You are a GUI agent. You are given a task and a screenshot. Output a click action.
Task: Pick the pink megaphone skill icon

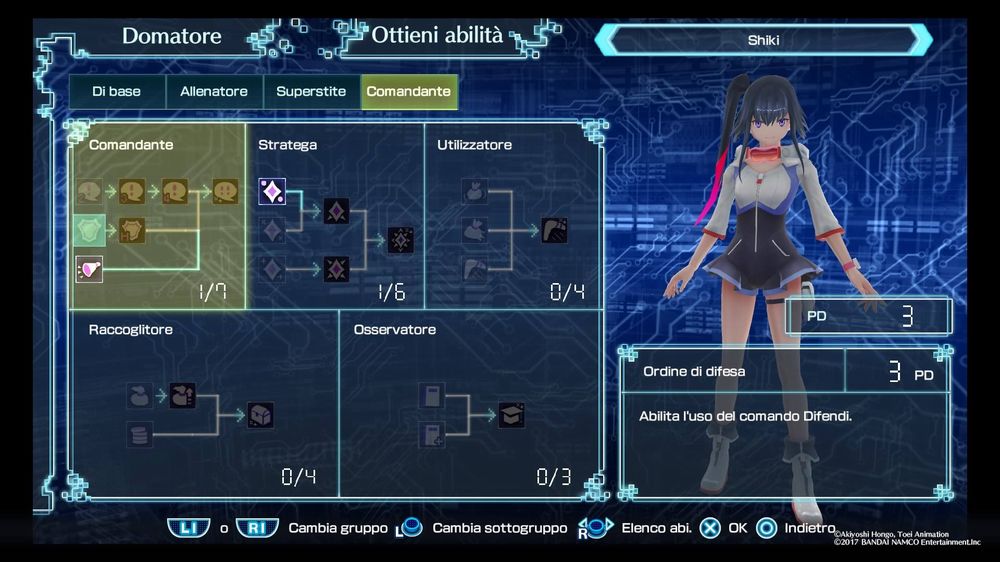tap(89, 268)
